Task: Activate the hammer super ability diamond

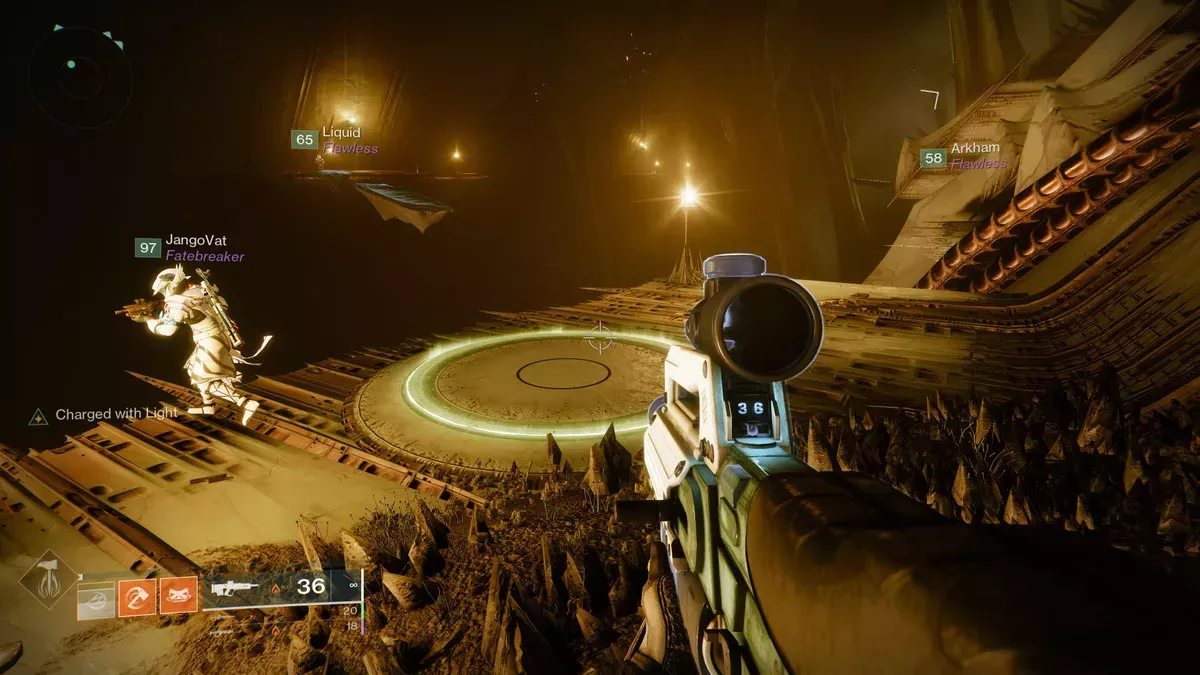Action: point(49,580)
